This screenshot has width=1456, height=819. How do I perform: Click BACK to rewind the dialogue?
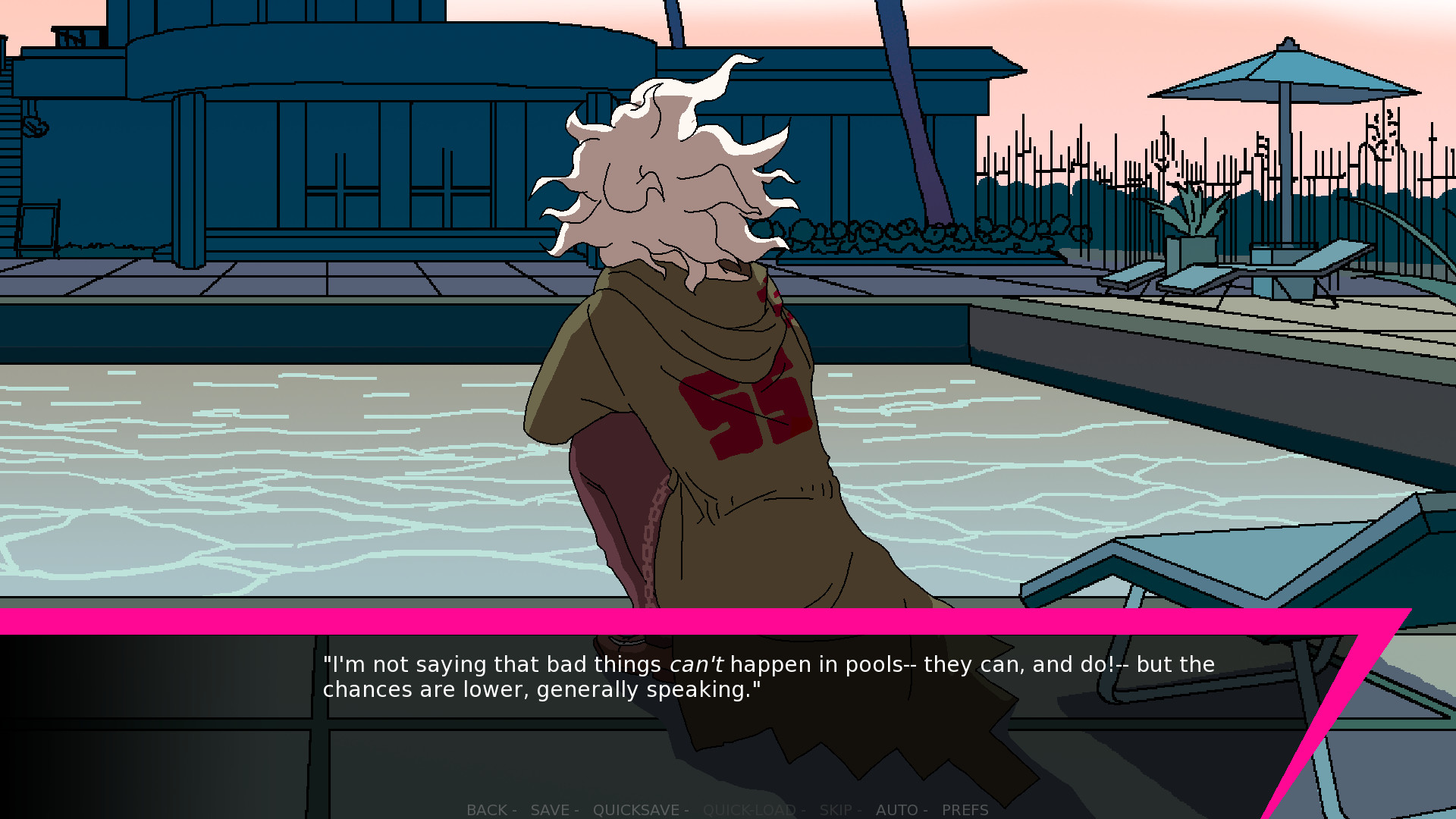pos(489,810)
